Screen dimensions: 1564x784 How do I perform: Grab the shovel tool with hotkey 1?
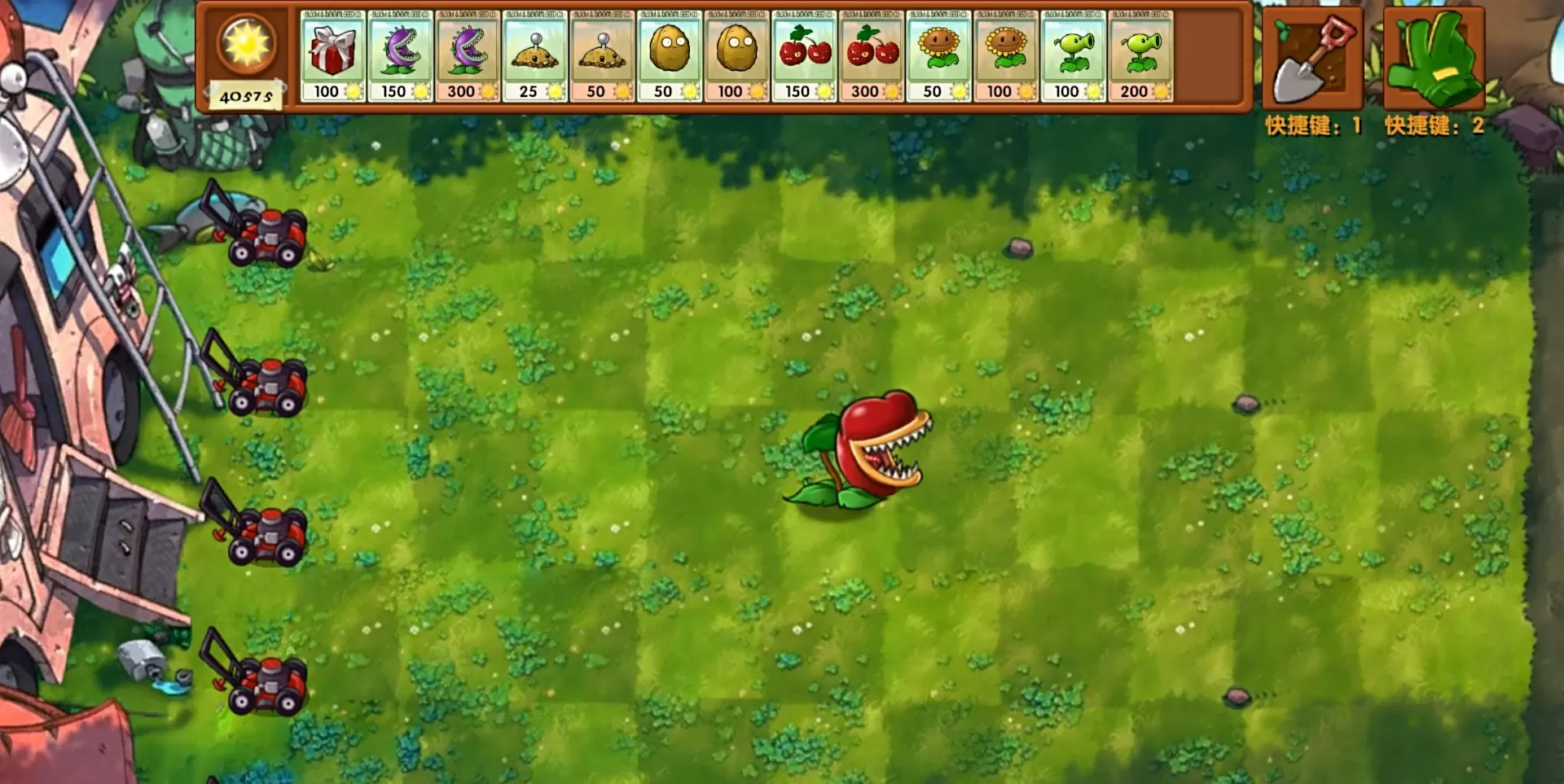[1311, 57]
